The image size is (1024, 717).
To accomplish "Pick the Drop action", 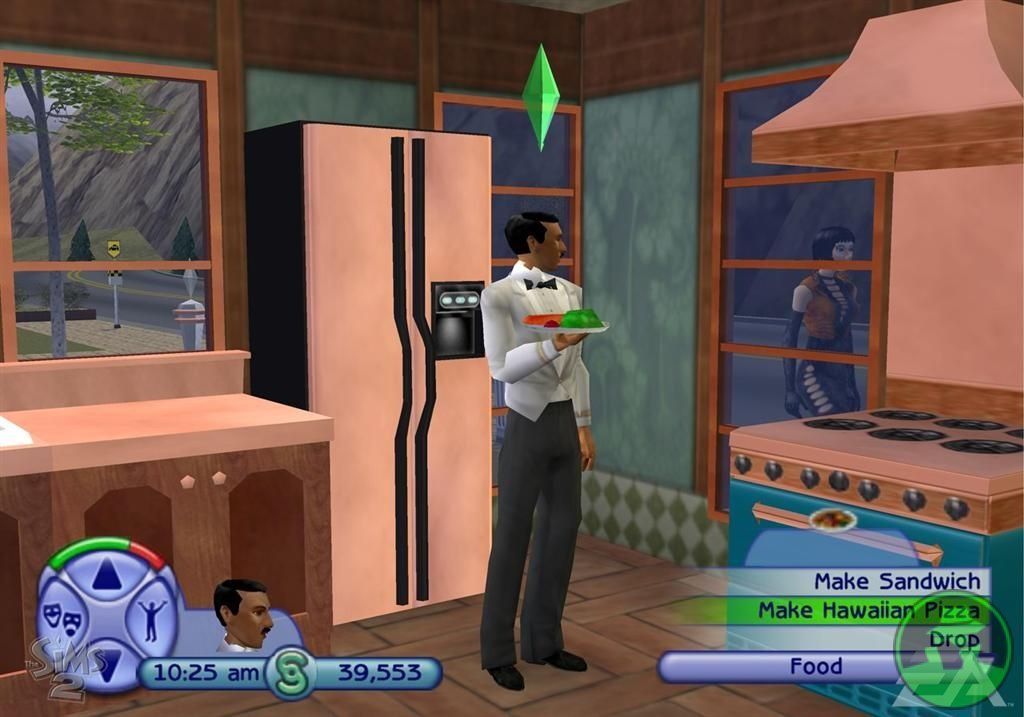I will pyautogui.click(x=952, y=639).
